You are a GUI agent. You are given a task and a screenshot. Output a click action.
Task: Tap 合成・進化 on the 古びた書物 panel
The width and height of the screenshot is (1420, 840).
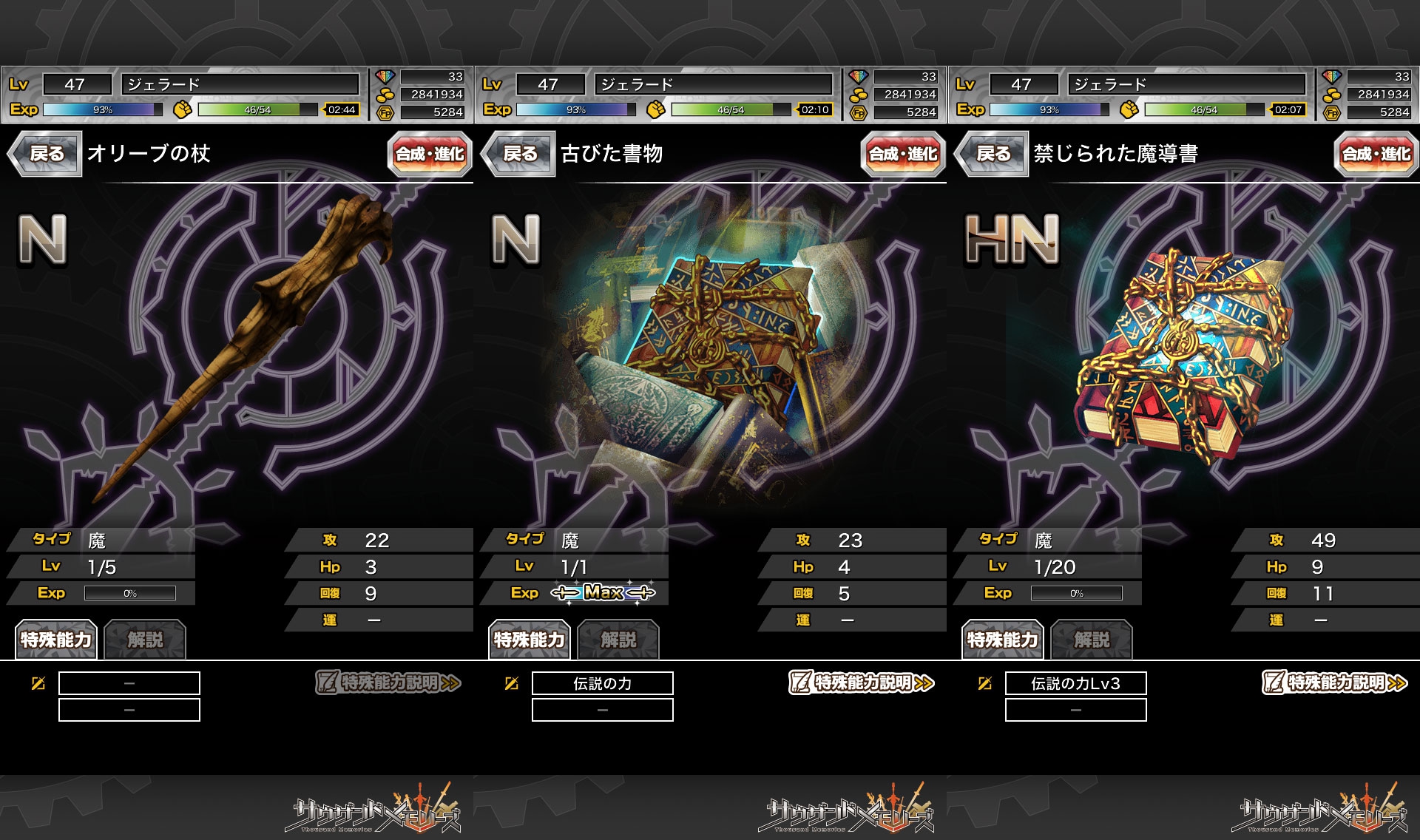click(x=902, y=154)
